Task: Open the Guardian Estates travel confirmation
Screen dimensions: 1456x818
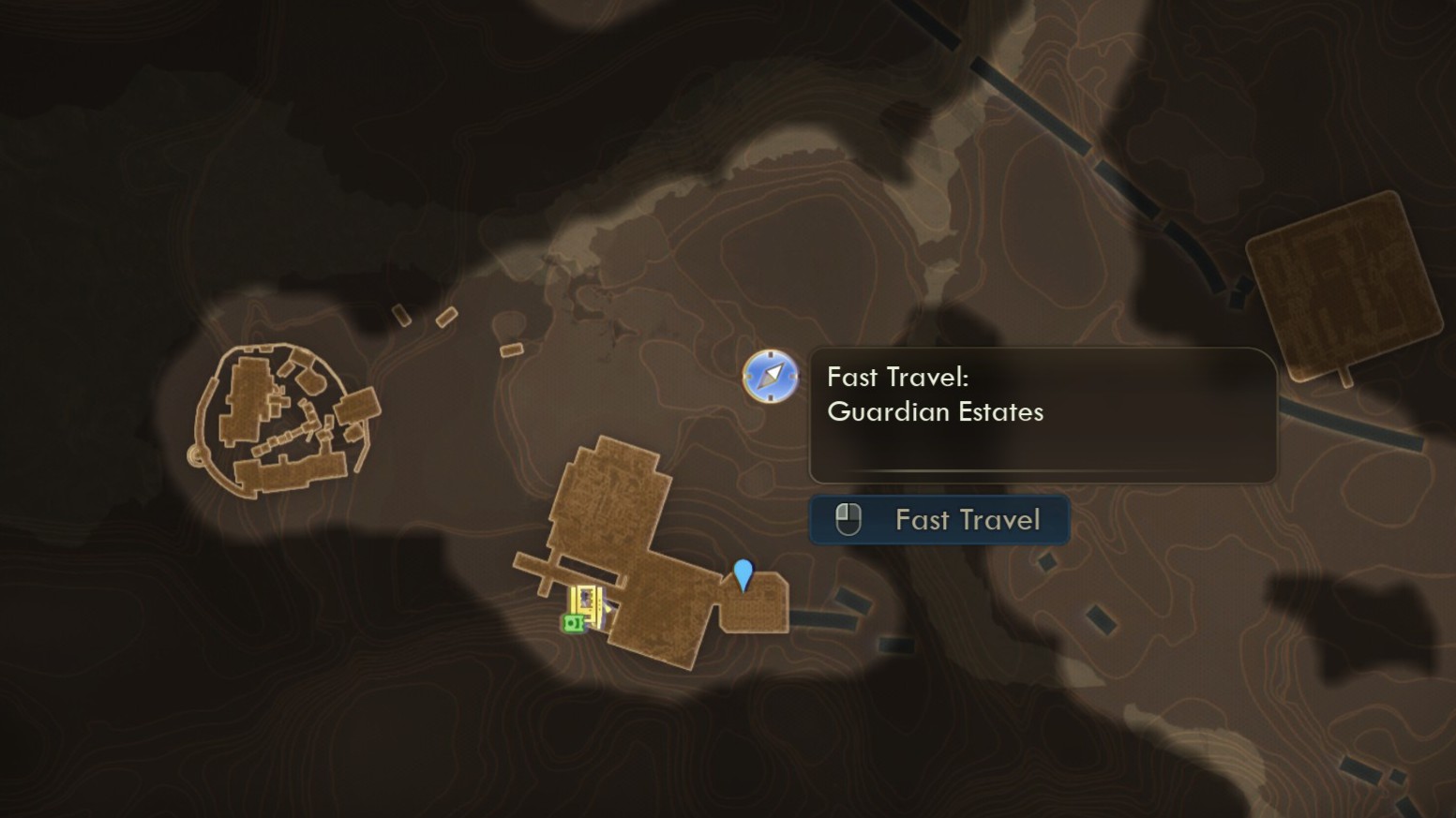Action: click(x=939, y=520)
